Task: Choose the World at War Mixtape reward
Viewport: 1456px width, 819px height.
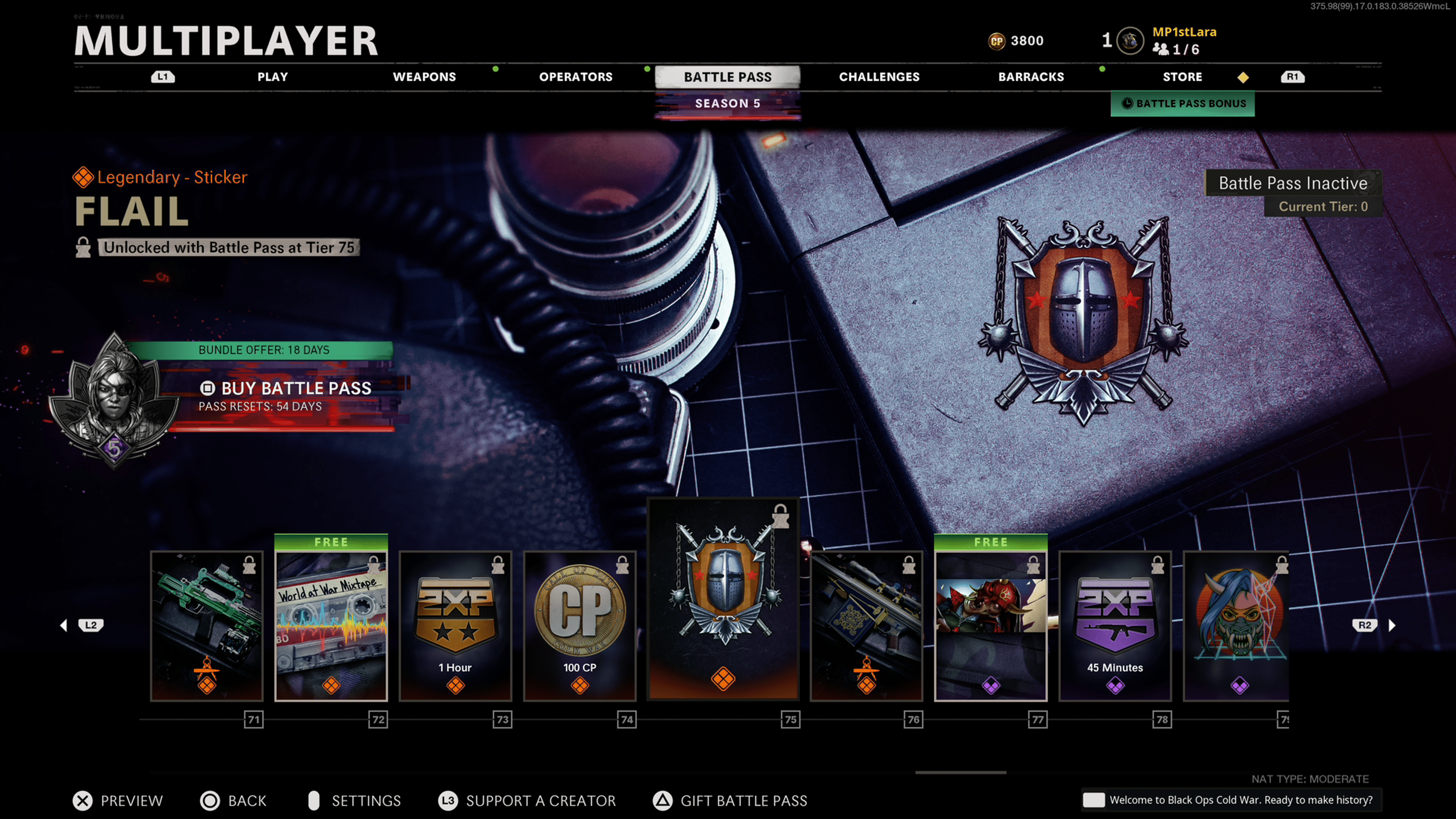Action: [x=331, y=626]
